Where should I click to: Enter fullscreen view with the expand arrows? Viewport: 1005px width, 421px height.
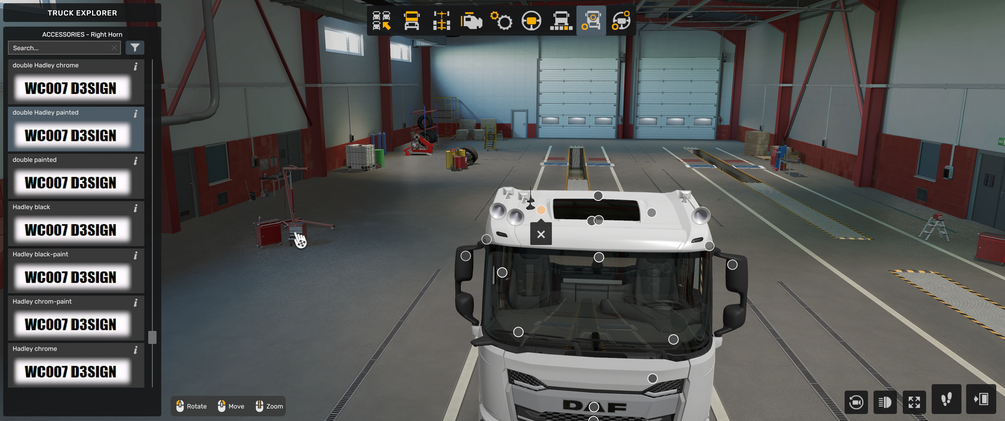[914, 402]
